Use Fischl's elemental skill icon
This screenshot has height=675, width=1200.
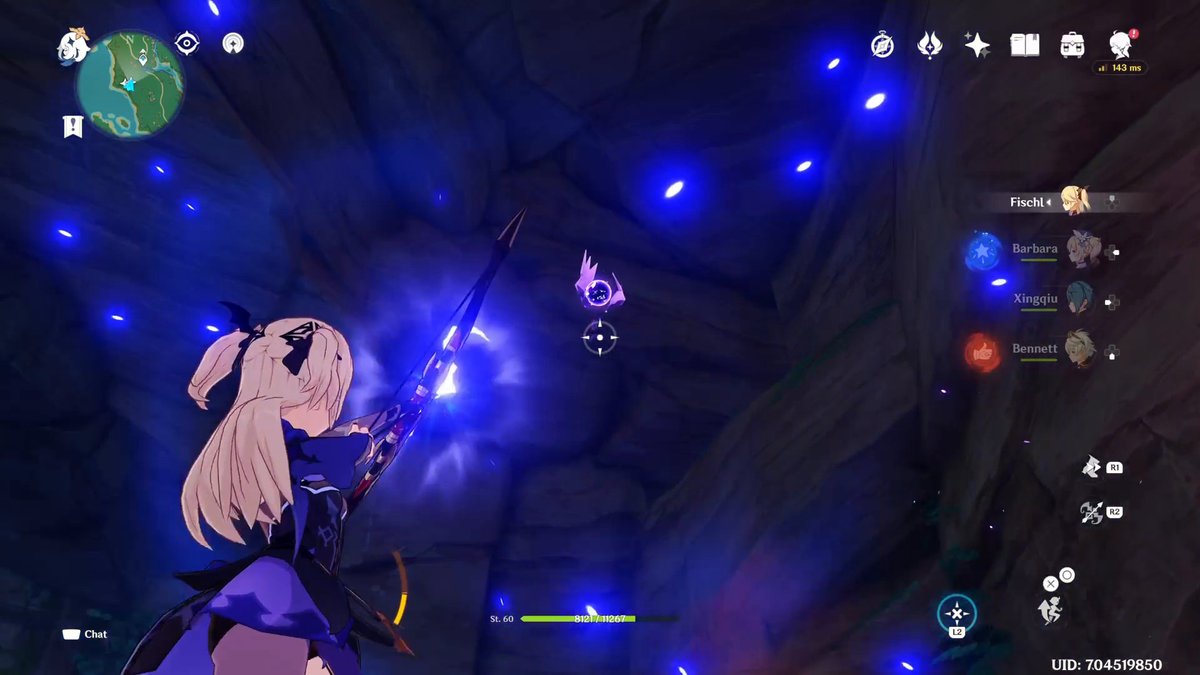point(1092,467)
